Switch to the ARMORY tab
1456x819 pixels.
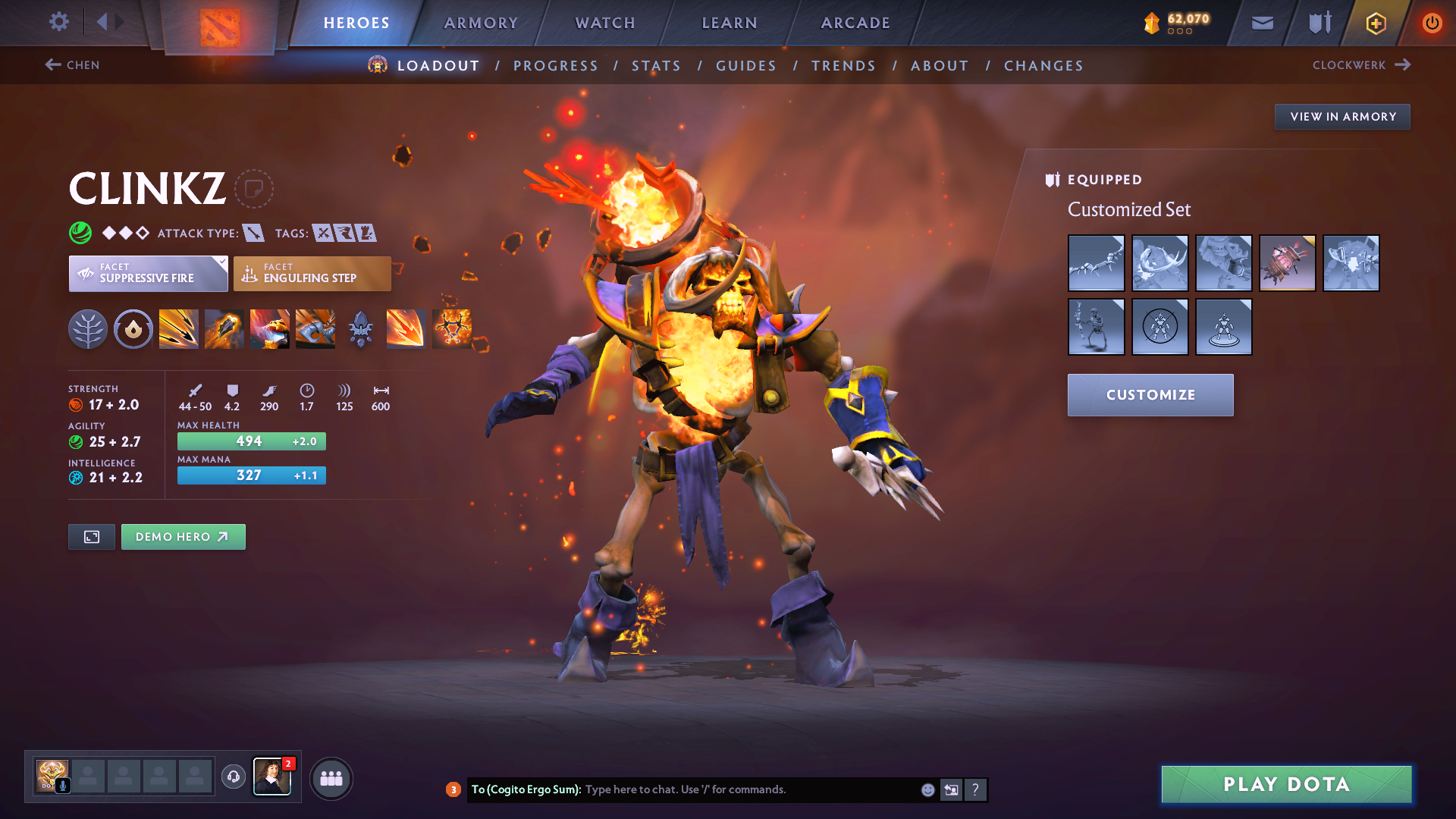481,23
